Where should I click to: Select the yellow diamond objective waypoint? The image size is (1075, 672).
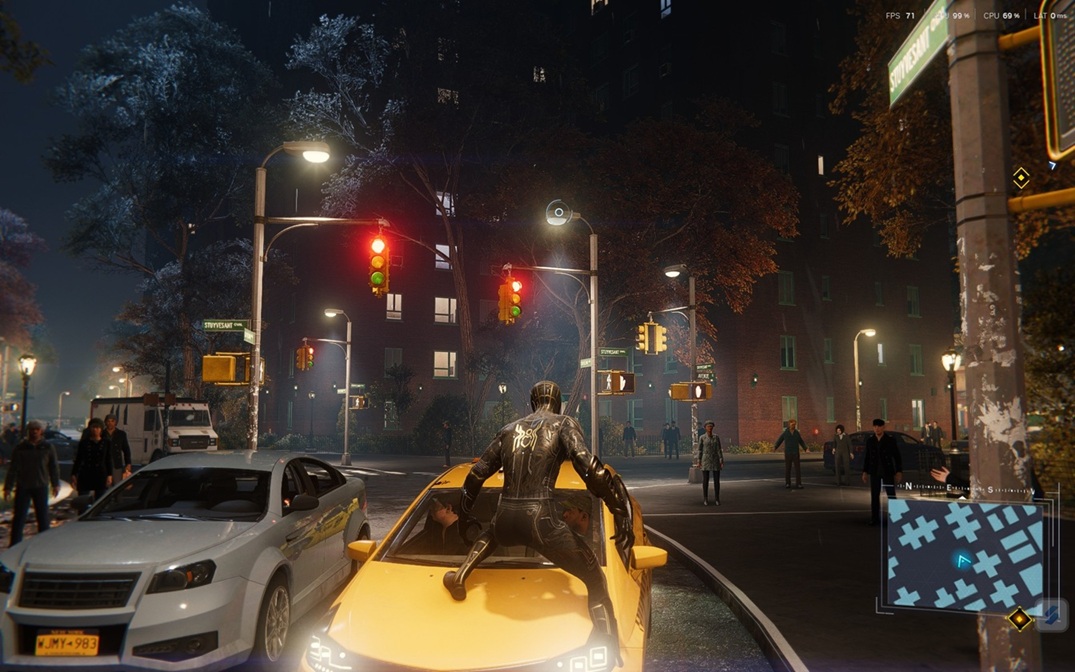click(x=1020, y=178)
